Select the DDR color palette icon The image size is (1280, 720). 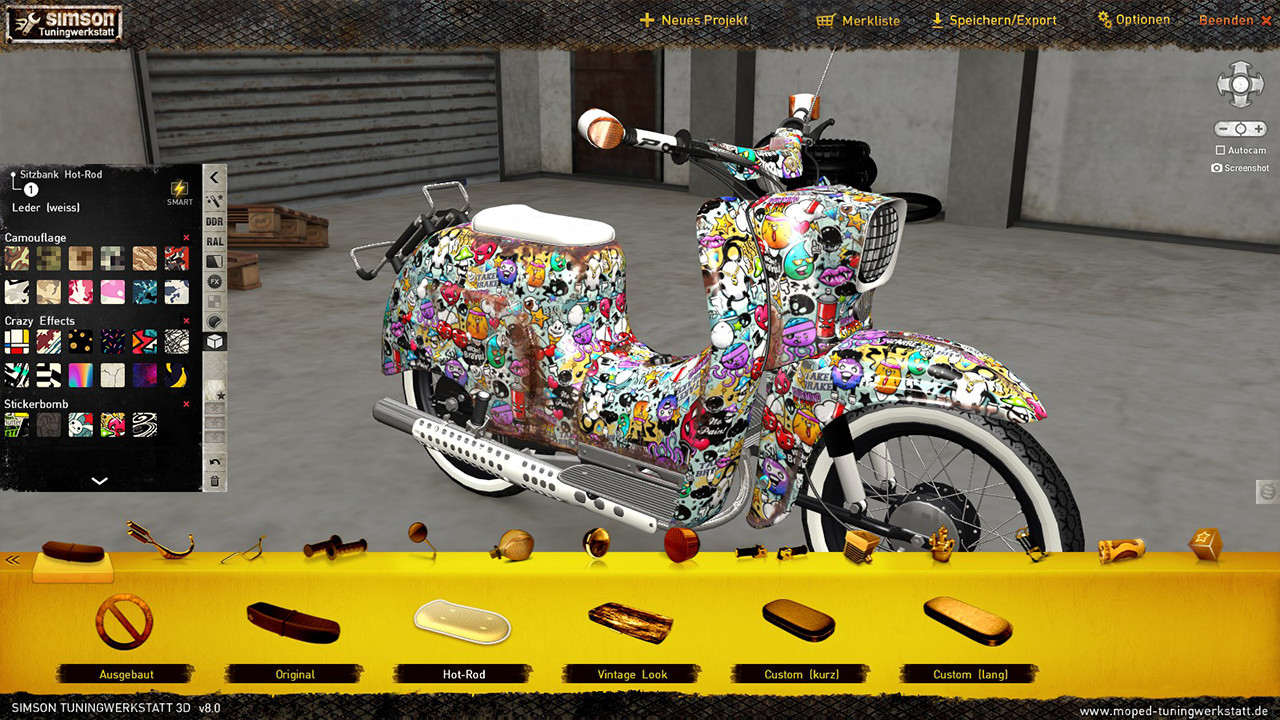[x=213, y=221]
